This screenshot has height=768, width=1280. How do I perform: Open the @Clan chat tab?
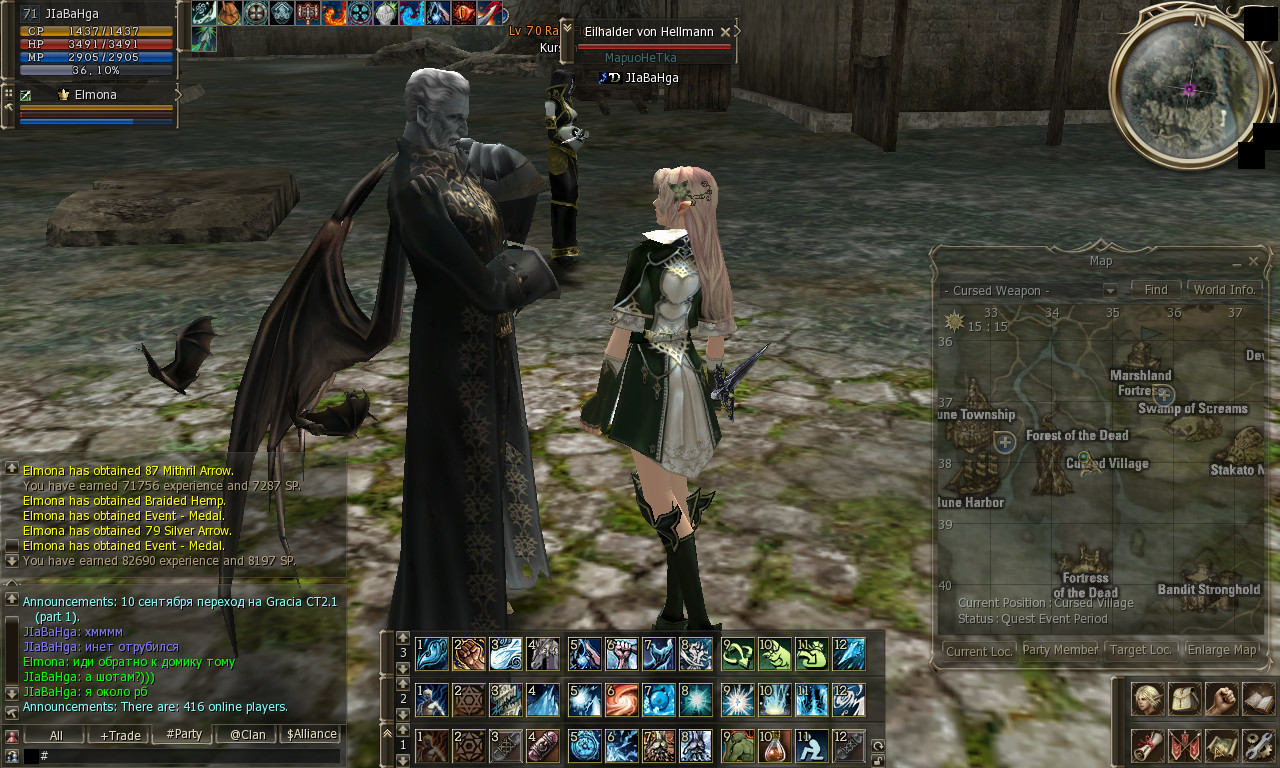pos(248,734)
